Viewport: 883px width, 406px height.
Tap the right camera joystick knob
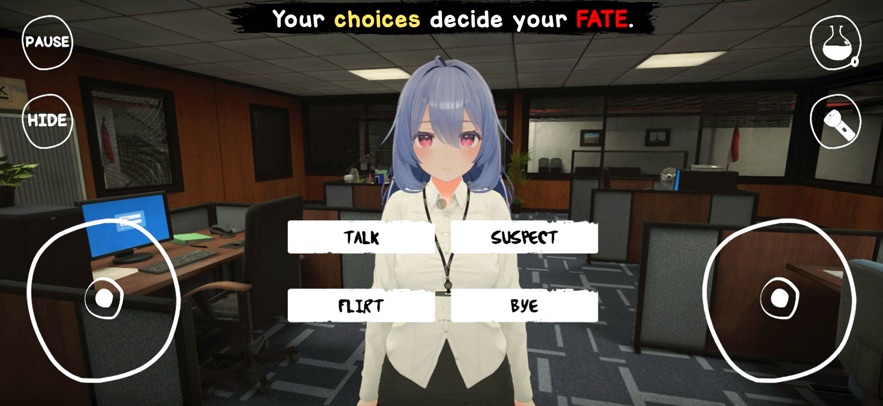(779, 298)
